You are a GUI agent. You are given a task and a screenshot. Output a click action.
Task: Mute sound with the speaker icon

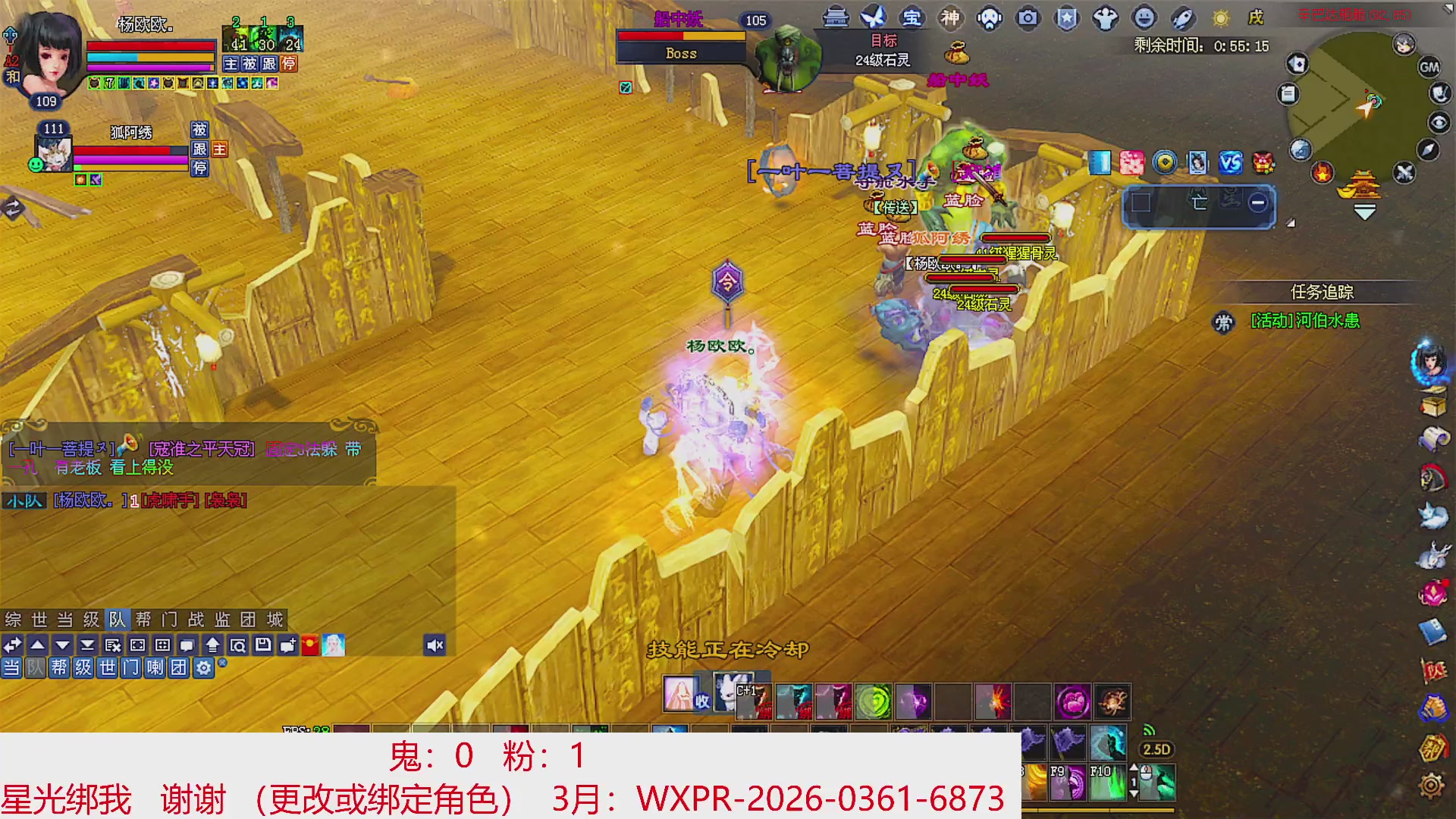click(436, 645)
